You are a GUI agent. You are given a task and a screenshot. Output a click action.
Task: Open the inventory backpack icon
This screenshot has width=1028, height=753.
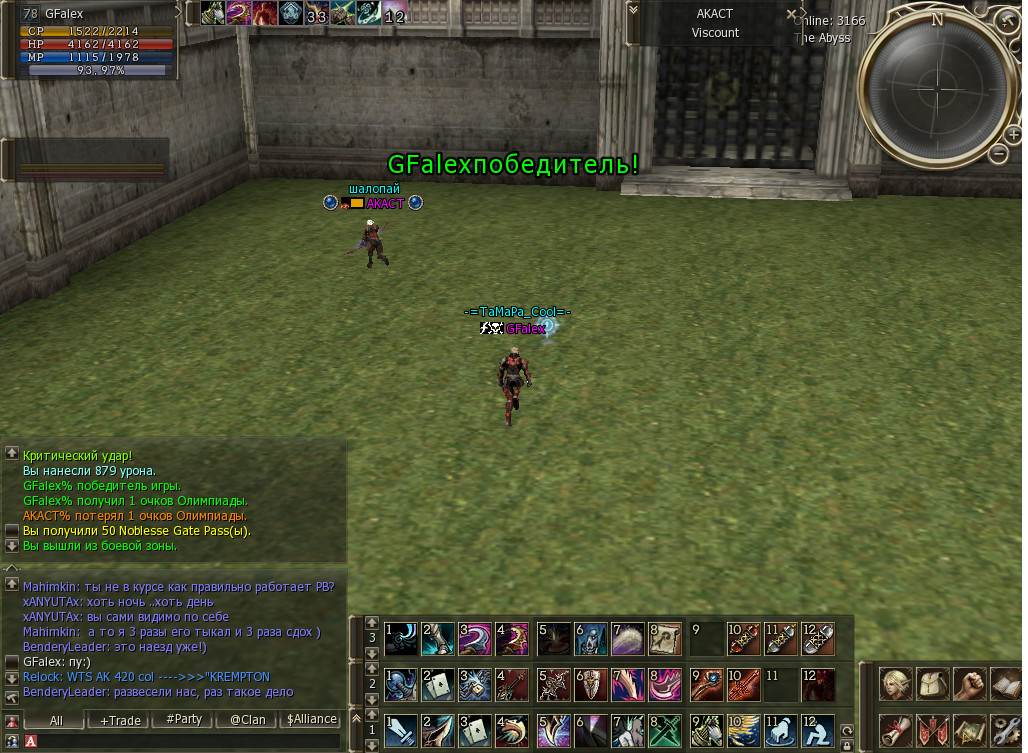pyautogui.click(x=932, y=684)
